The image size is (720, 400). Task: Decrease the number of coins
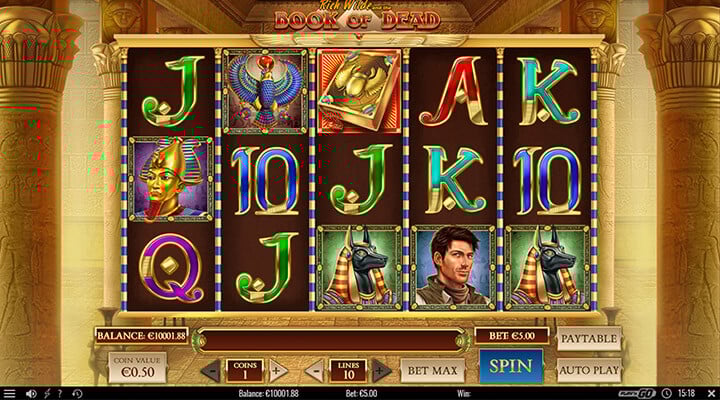pyautogui.click(x=211, y=370)
